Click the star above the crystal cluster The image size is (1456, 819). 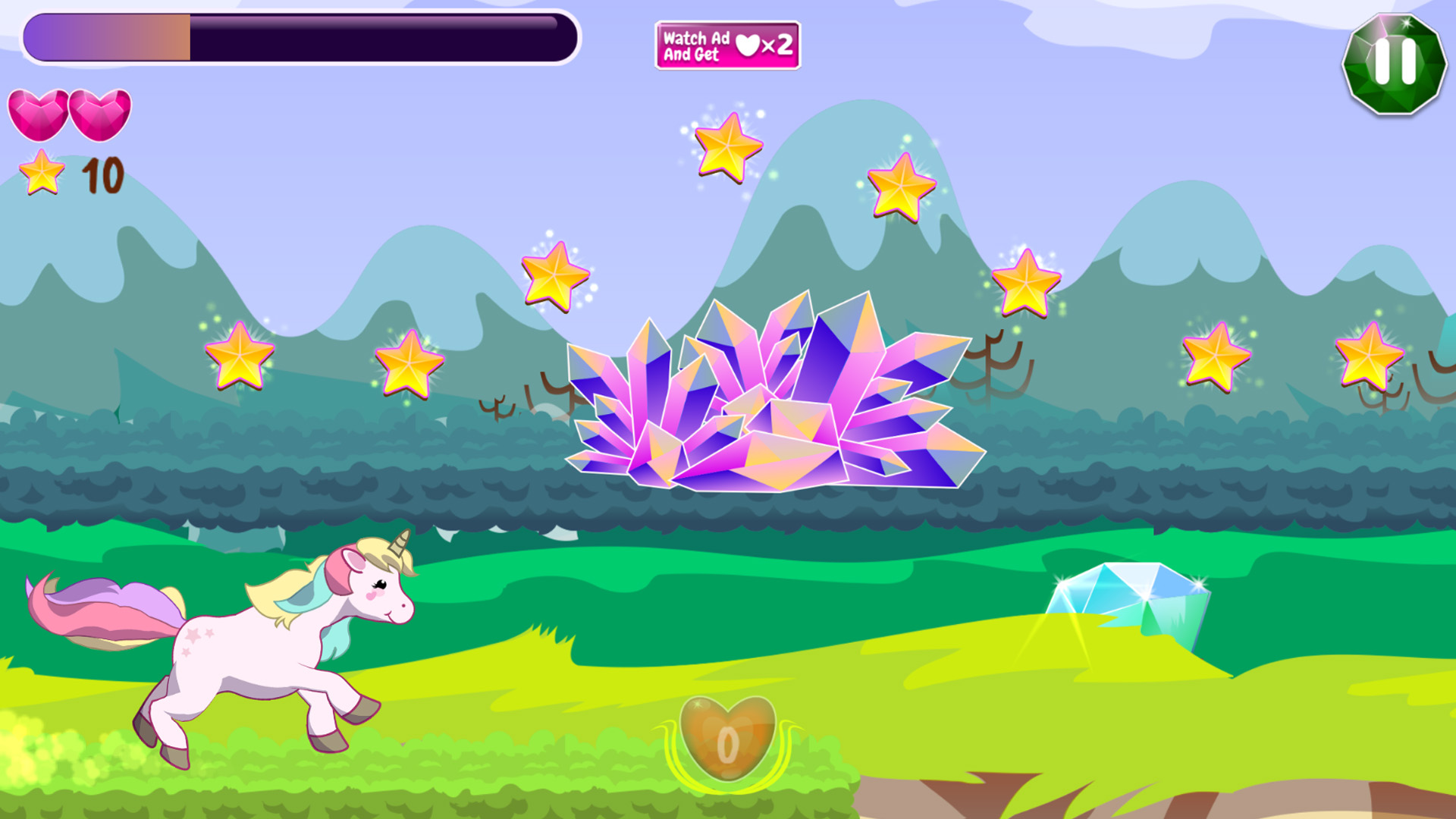click(x=902, y=187)
